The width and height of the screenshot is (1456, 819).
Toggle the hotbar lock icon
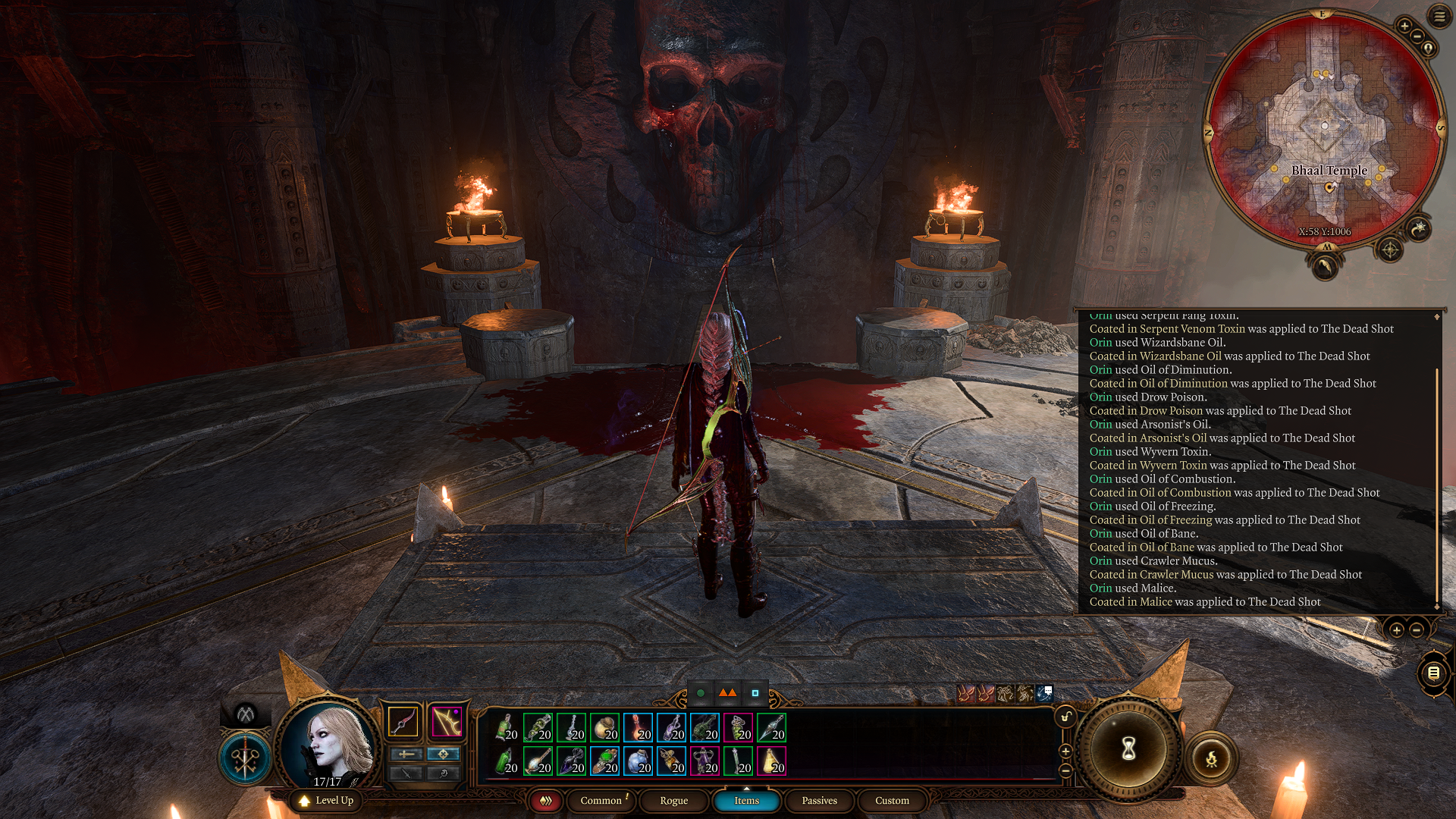(x=1065, y=717)
